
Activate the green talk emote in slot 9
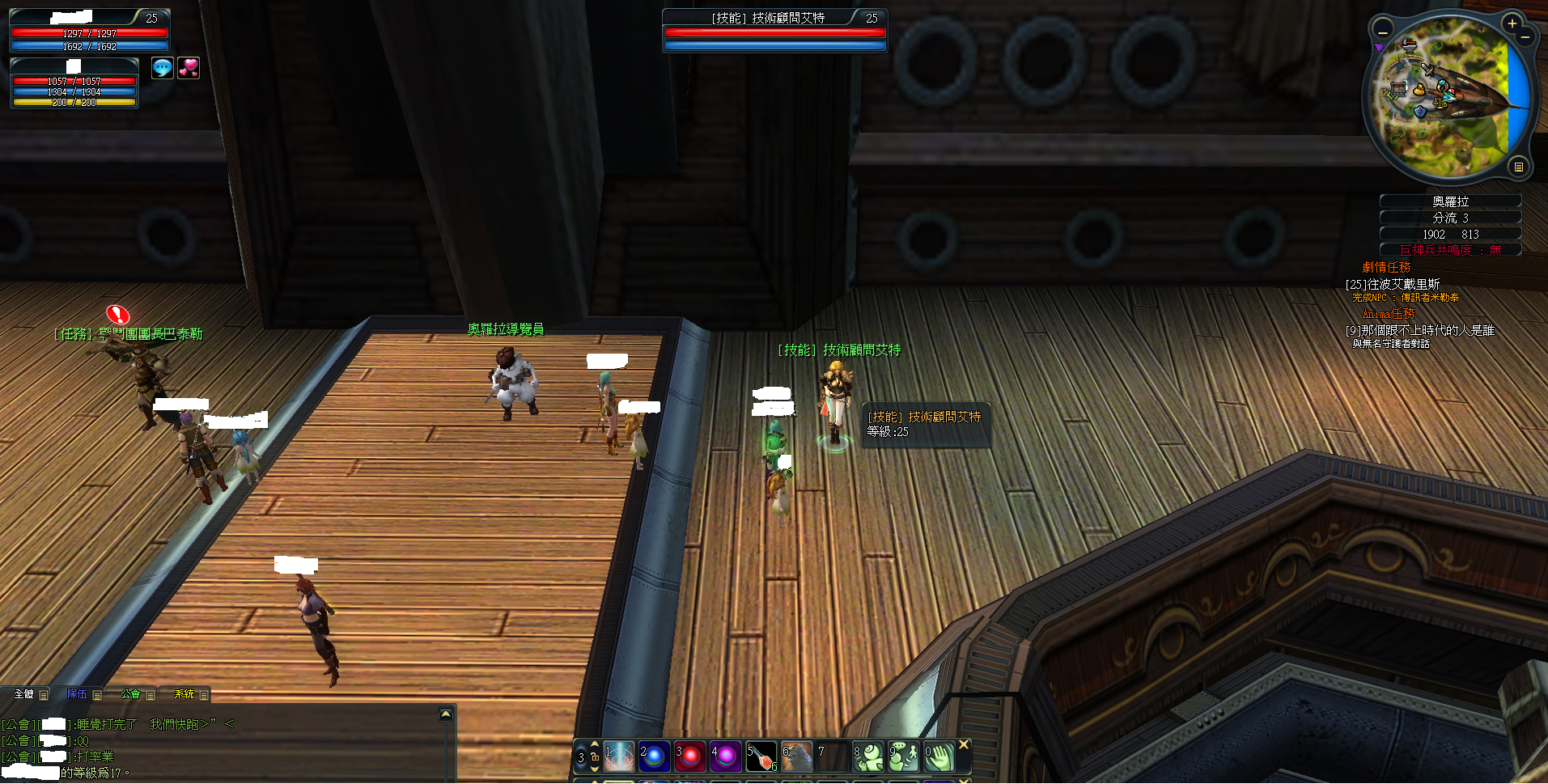click(x=904, y=756)
